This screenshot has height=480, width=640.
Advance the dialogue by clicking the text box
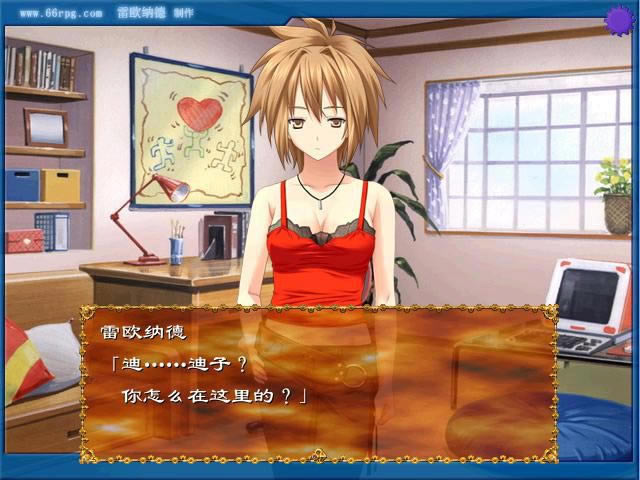[318, 382]
